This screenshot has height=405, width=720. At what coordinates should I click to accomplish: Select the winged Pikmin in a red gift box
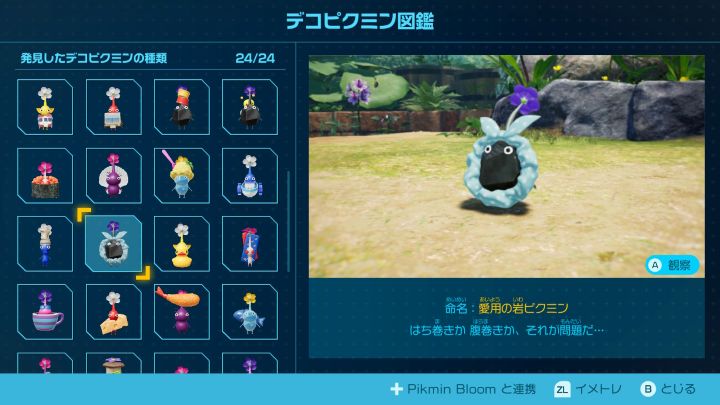[249, 244]
